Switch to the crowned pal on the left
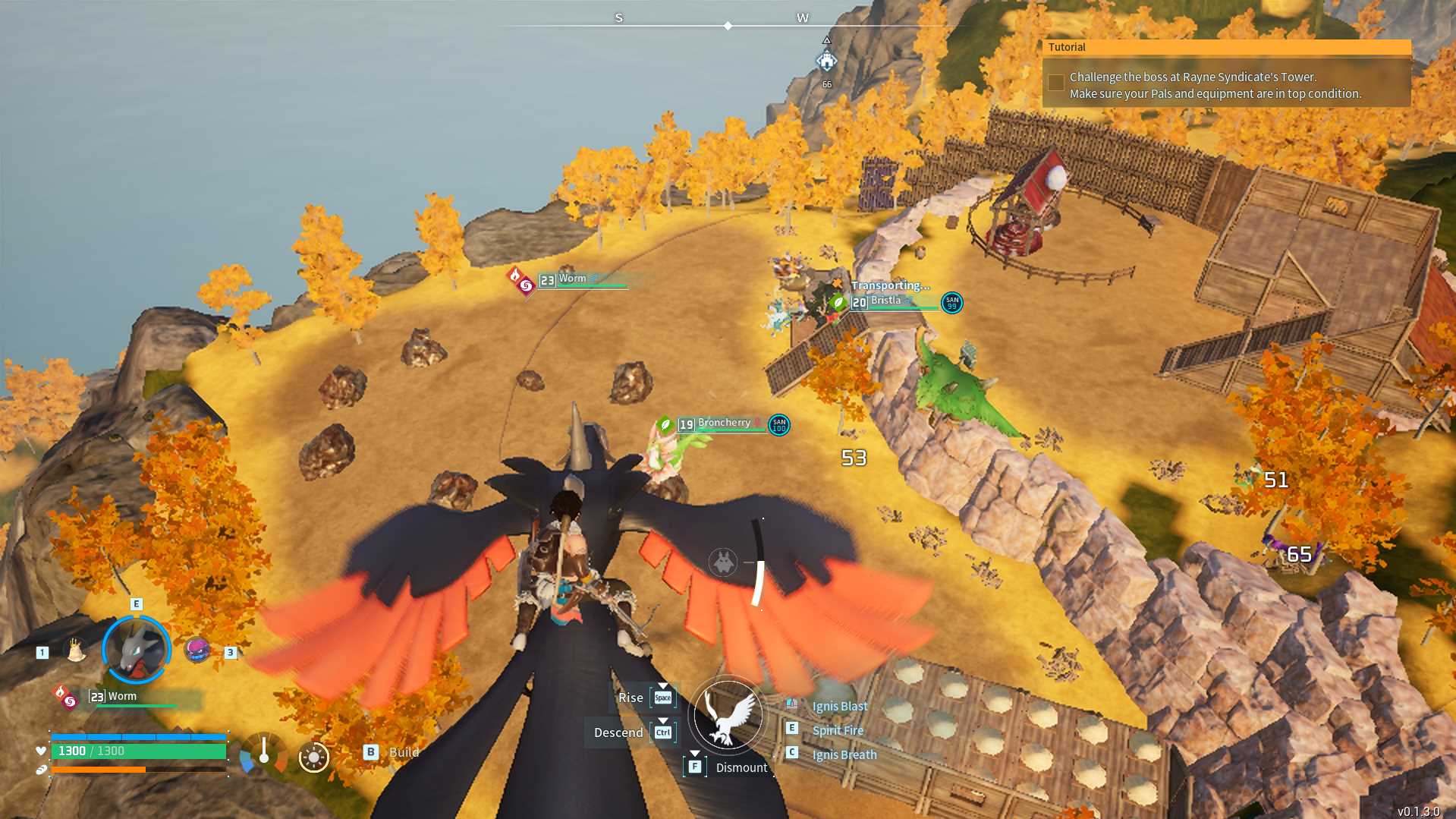 [75, 650]
